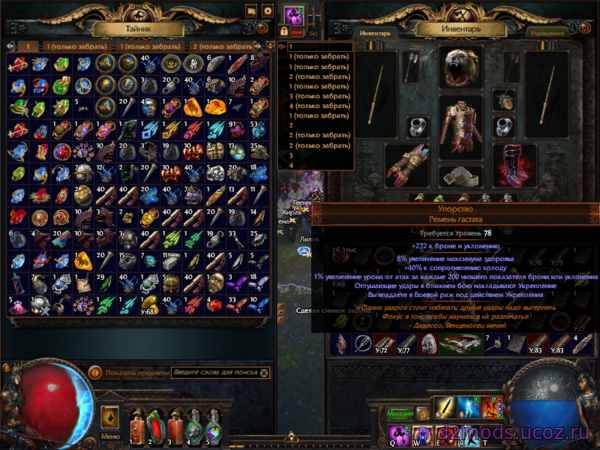This screenshot has width=600, height=450.
Task: Use the first red life flask
Action: [x=135, y=425]
